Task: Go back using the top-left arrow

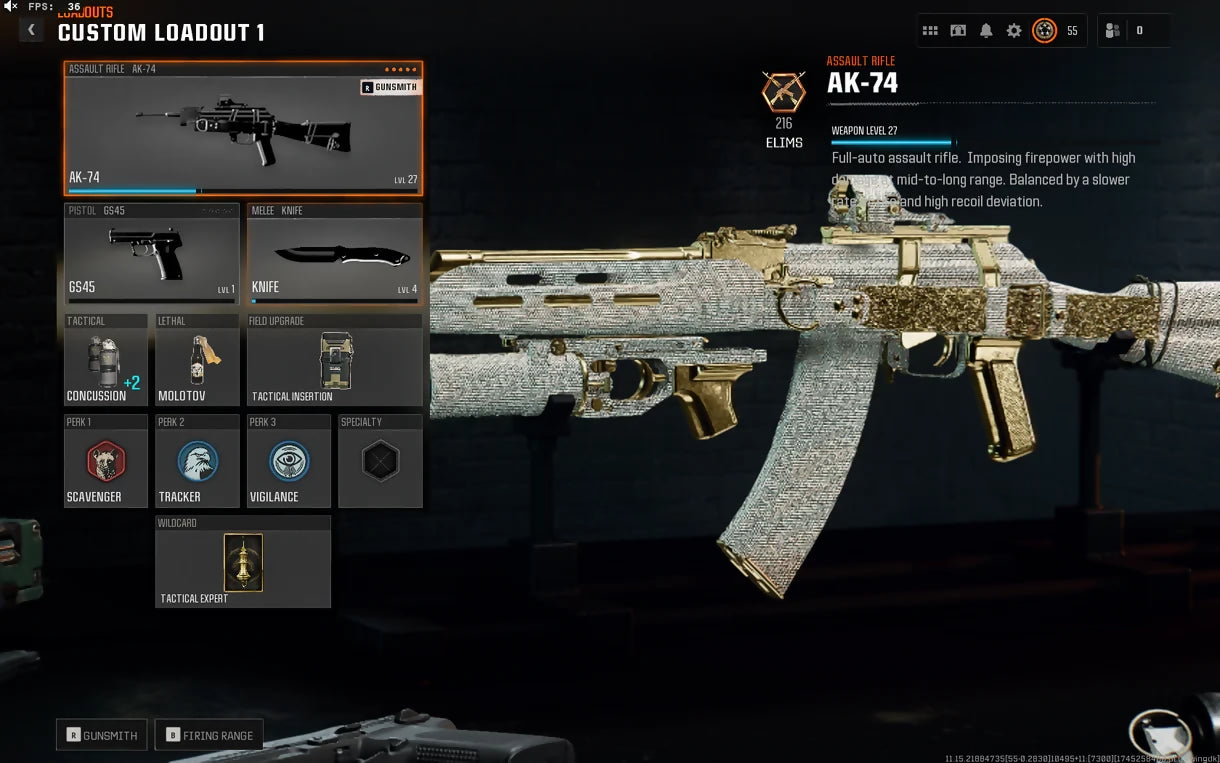Action: pos(31,30)
